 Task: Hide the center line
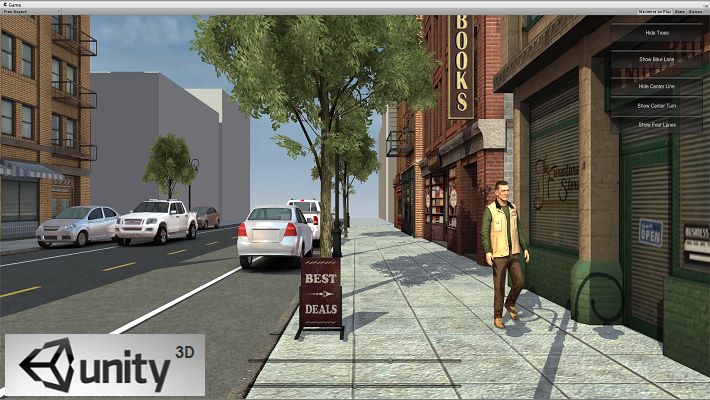pos(654,87)
